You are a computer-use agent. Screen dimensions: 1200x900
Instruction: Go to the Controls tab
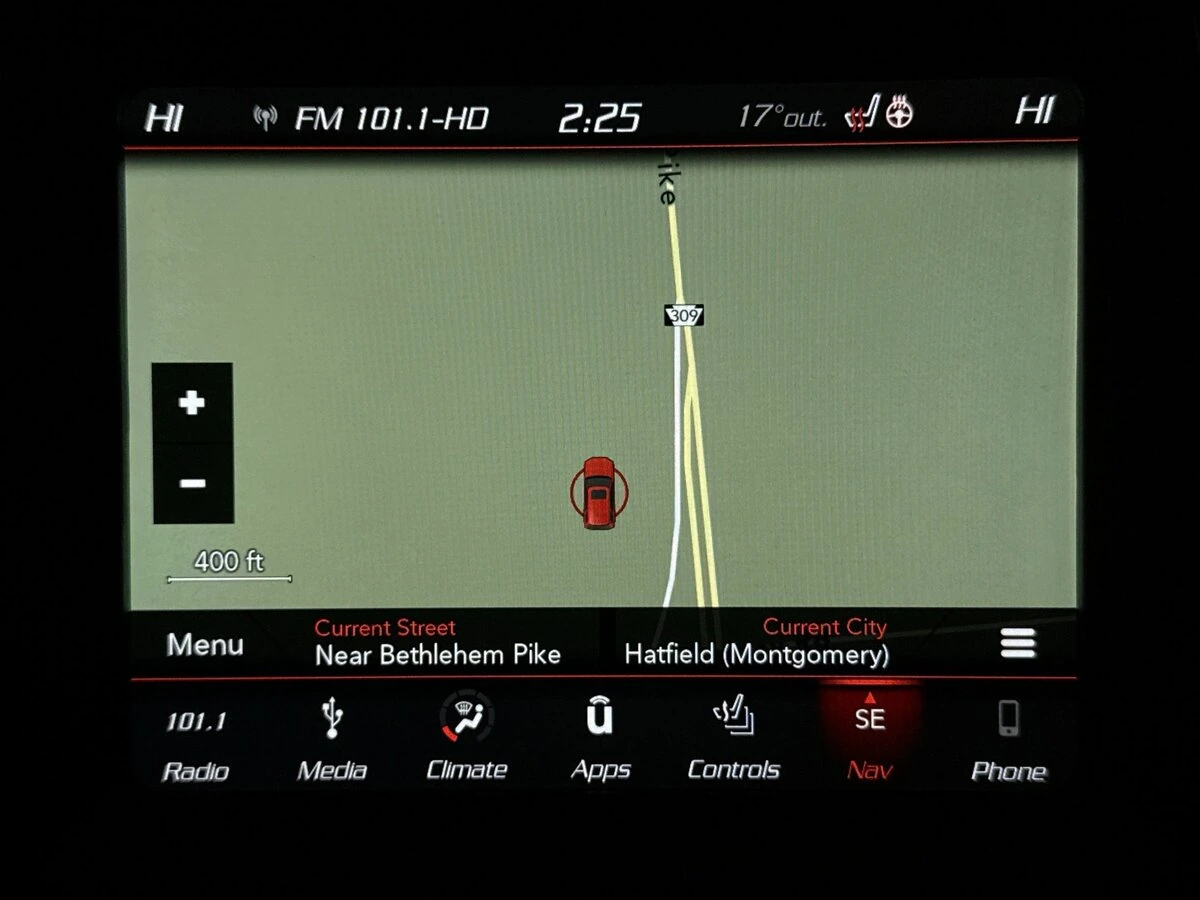[x=734, y=743]
